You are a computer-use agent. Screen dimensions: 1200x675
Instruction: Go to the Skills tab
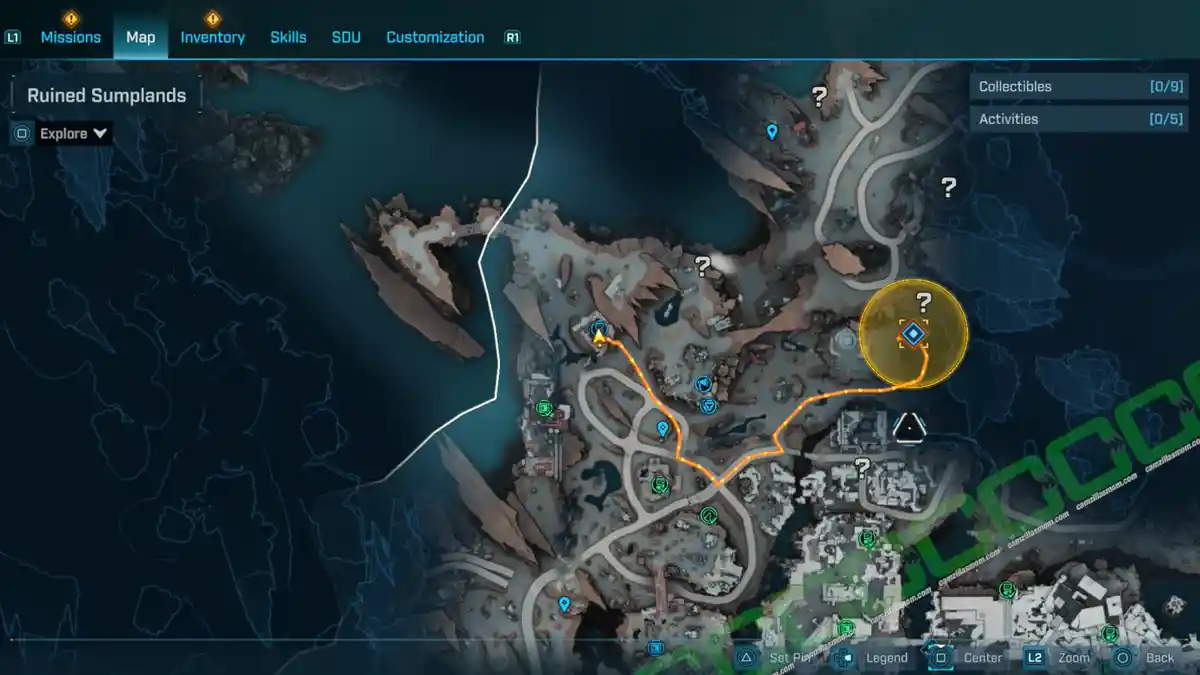288,37
